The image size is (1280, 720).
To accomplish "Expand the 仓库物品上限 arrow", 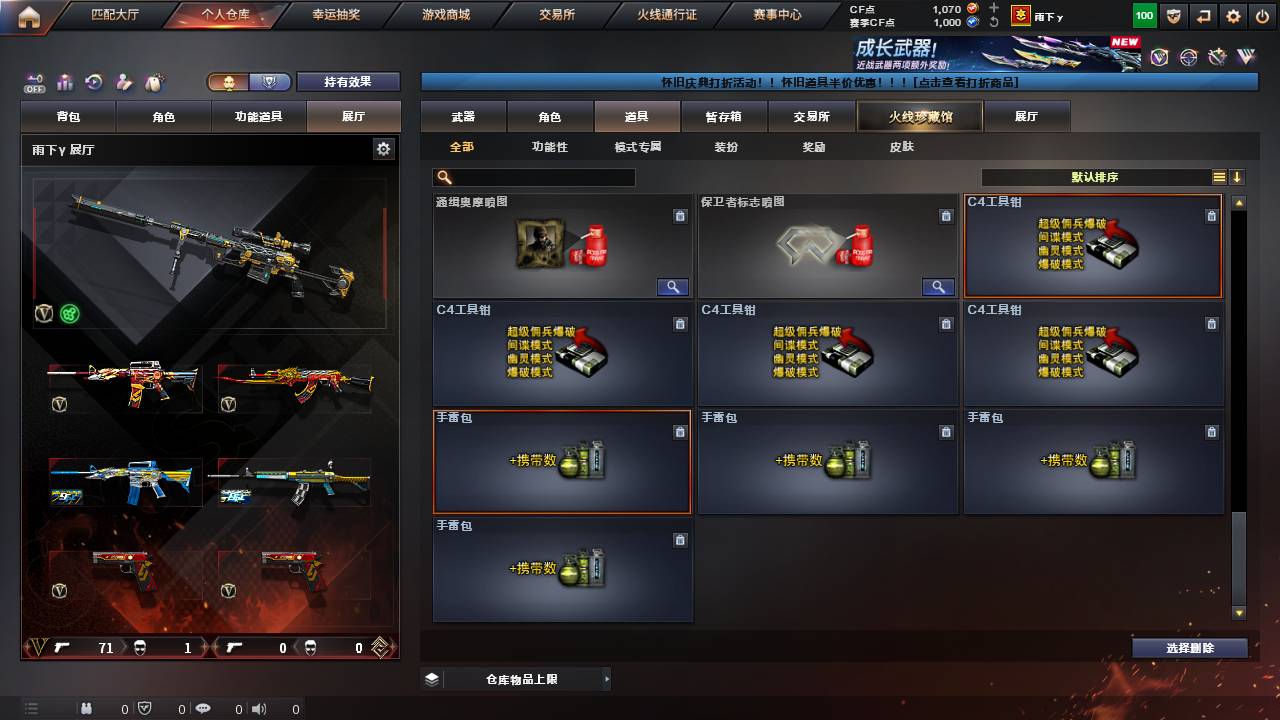I will (606, 677).
